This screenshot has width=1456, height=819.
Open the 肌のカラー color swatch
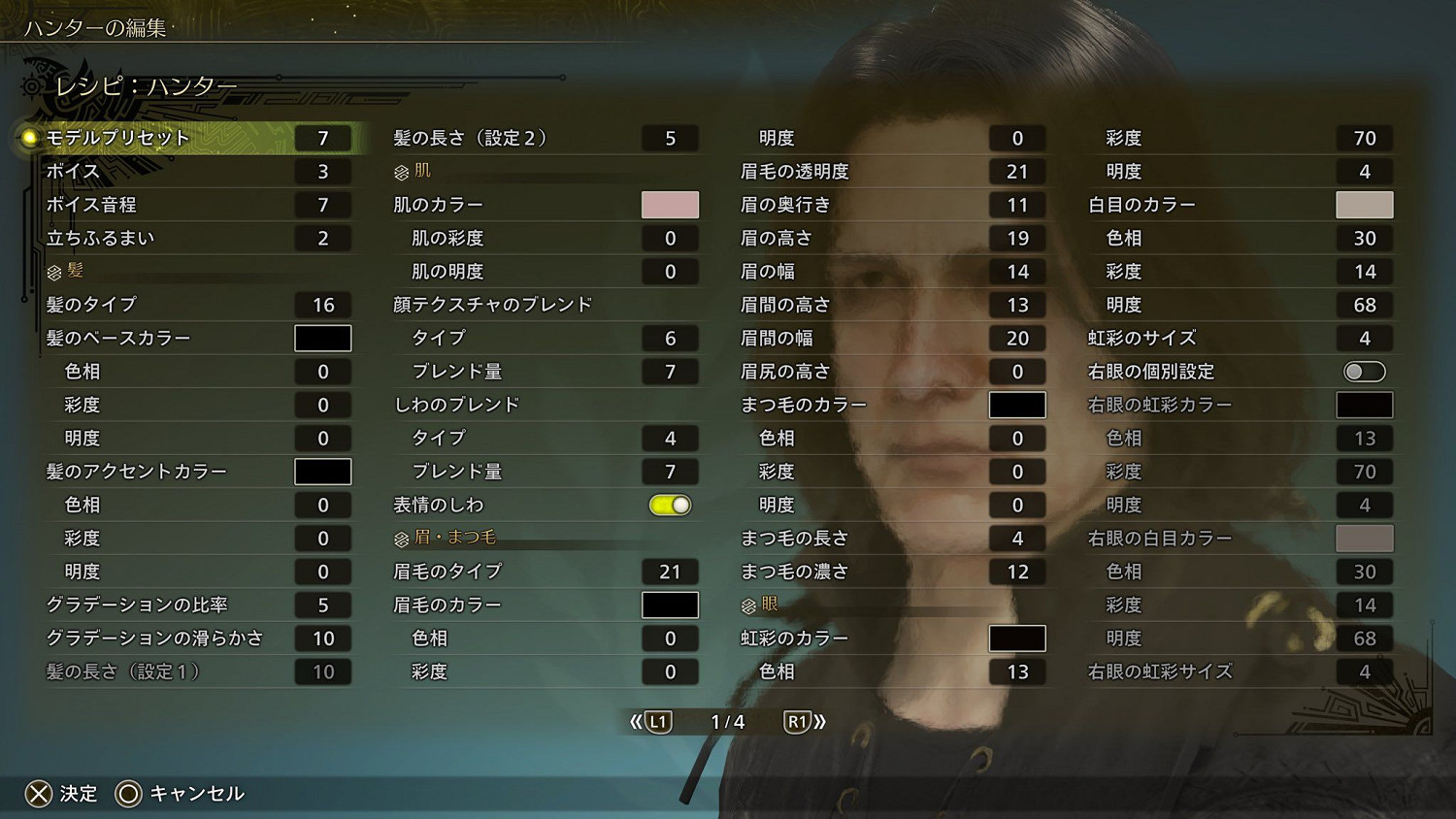(x=669, y=204)
